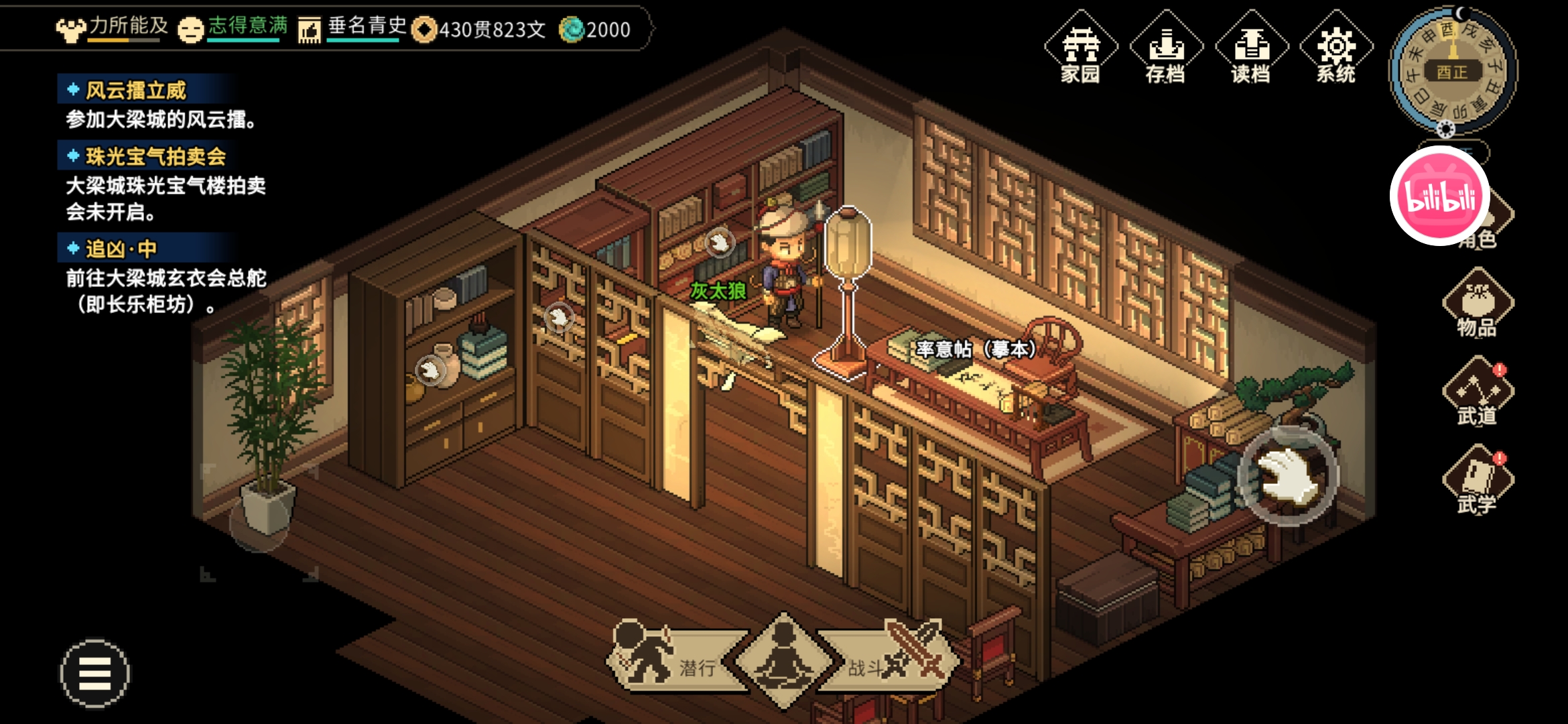Select the 追凶·中 quest entry
This screenshot has height=724, width=1568.
click(121, 249)
